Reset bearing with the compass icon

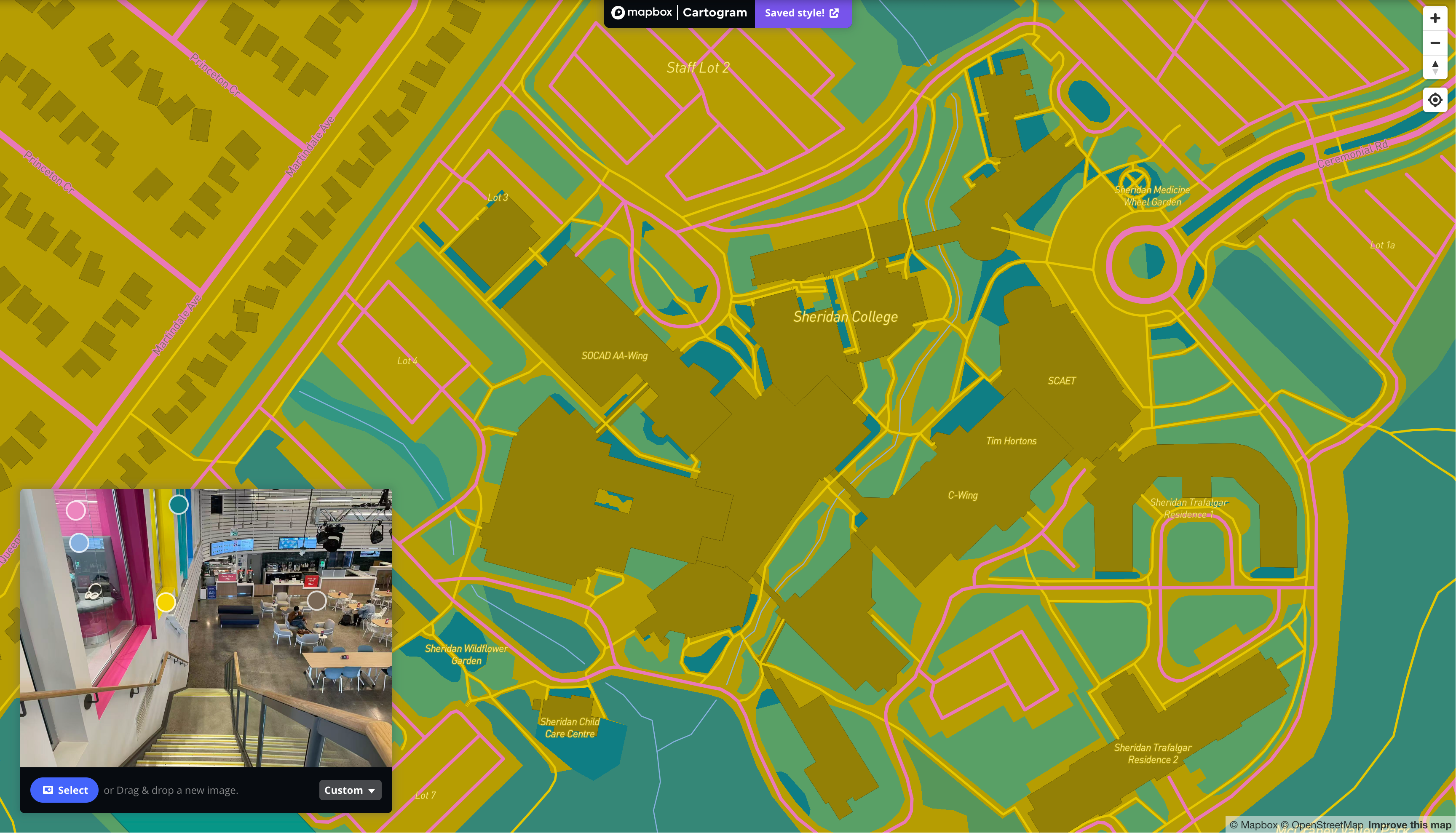click(x=1435, y=67)
